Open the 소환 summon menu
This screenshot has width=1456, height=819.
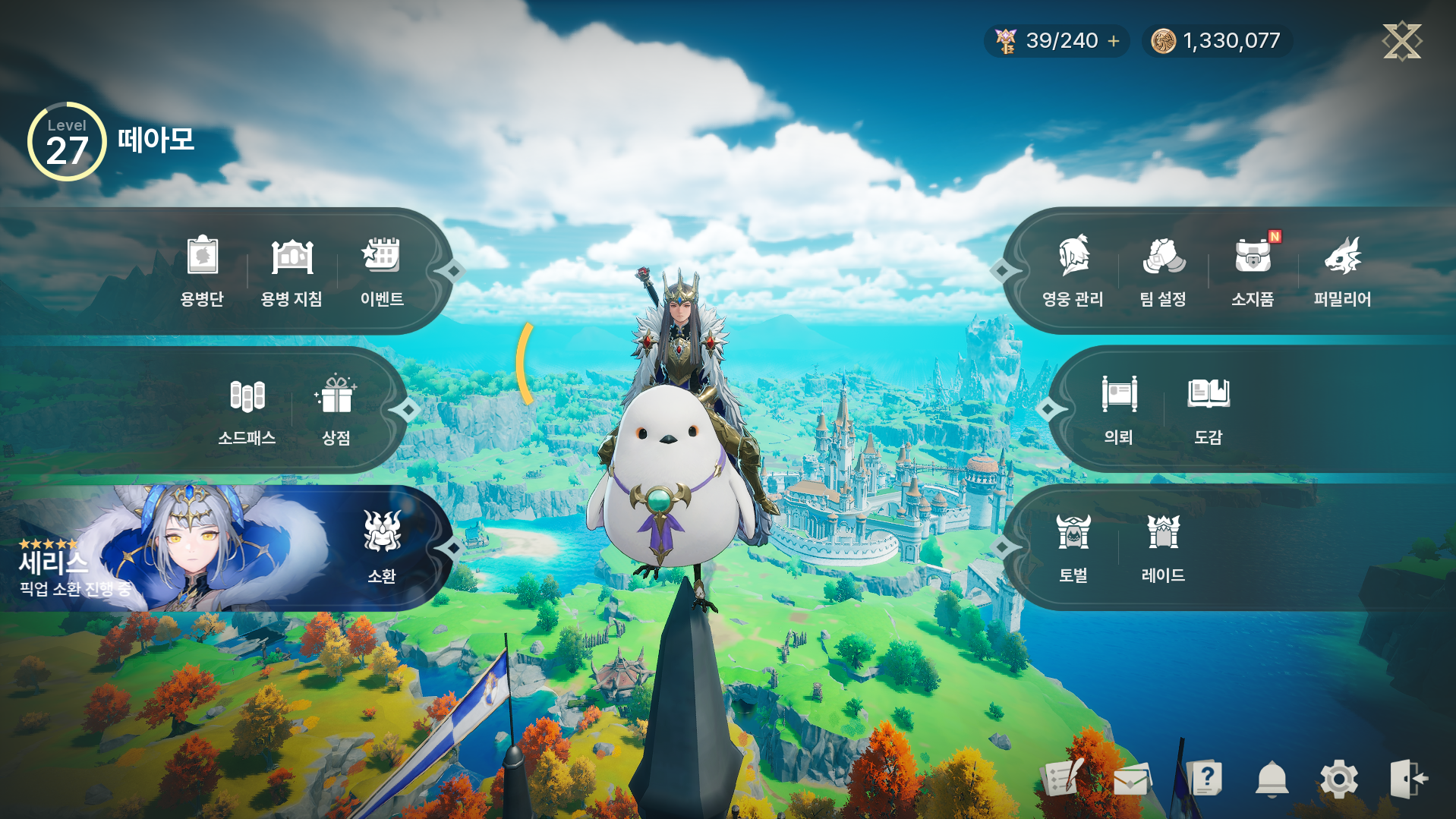[382, 547]
